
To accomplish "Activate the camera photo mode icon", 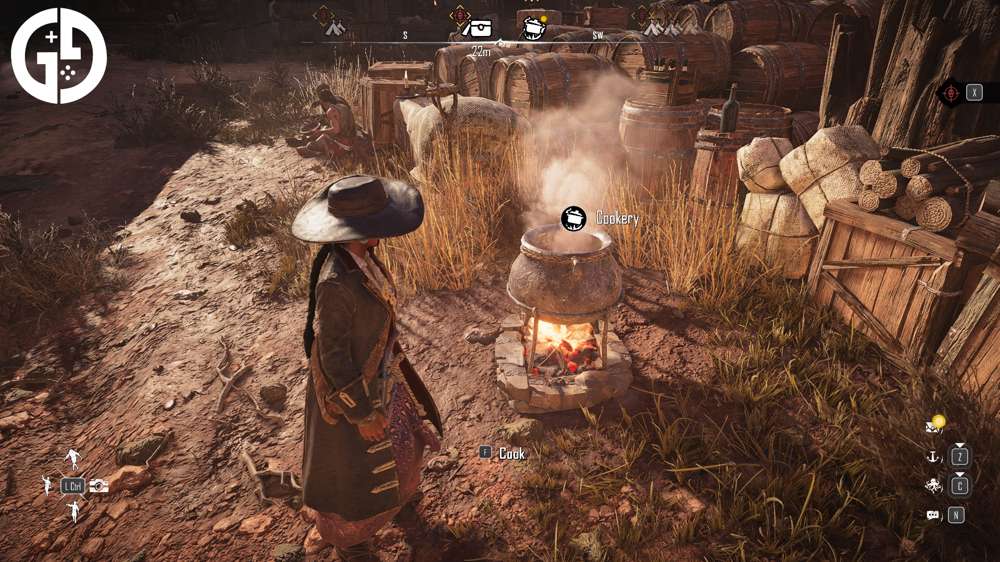I will pos(99,486).
